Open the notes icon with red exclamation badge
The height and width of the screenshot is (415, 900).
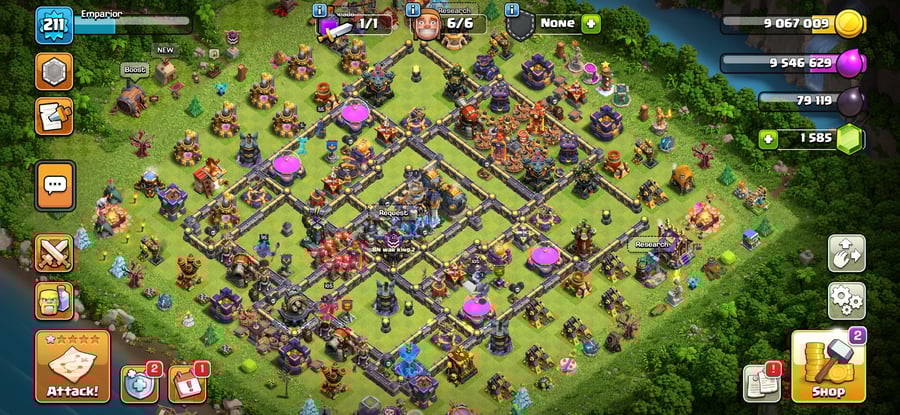coord(762,382)
